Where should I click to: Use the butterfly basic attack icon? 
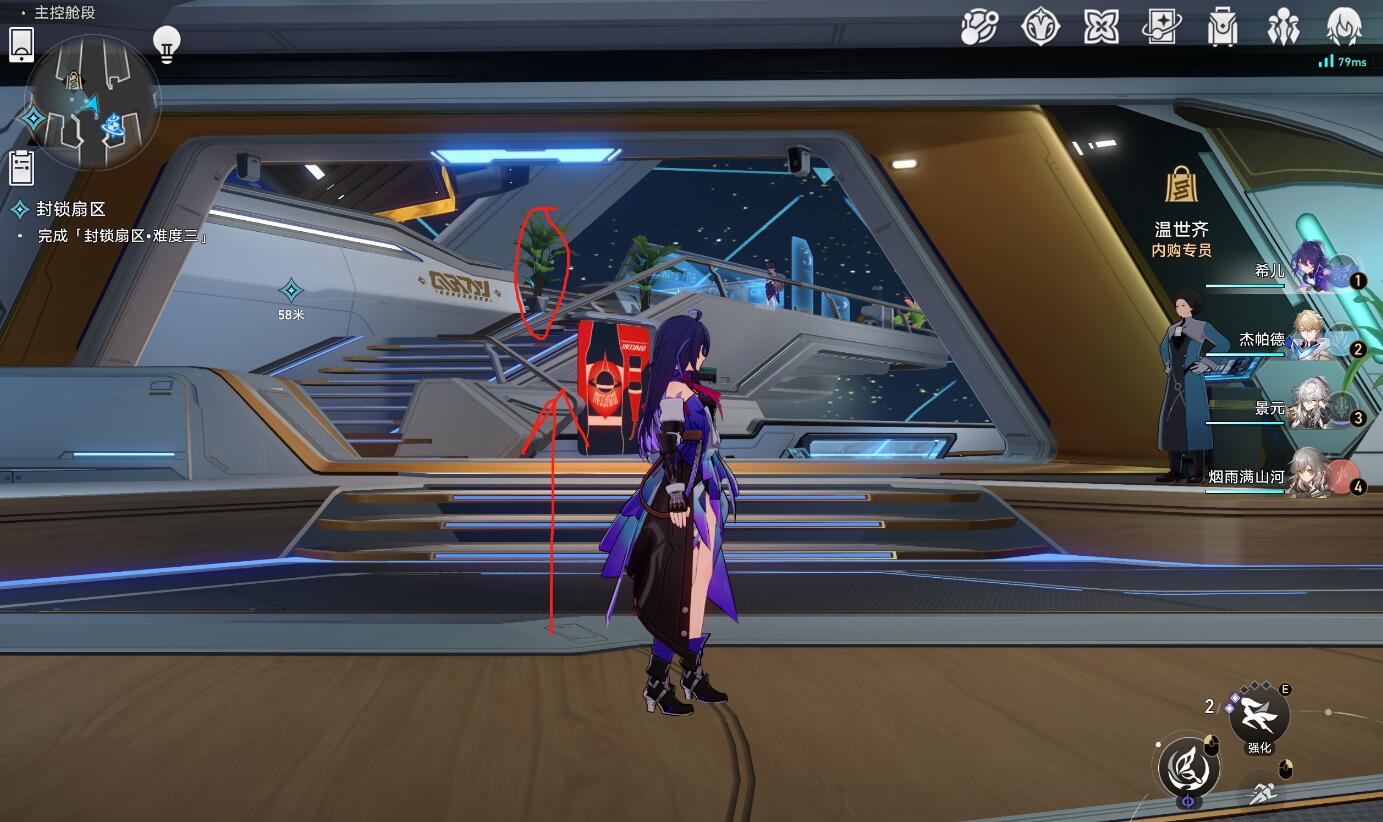(1189, 768)
